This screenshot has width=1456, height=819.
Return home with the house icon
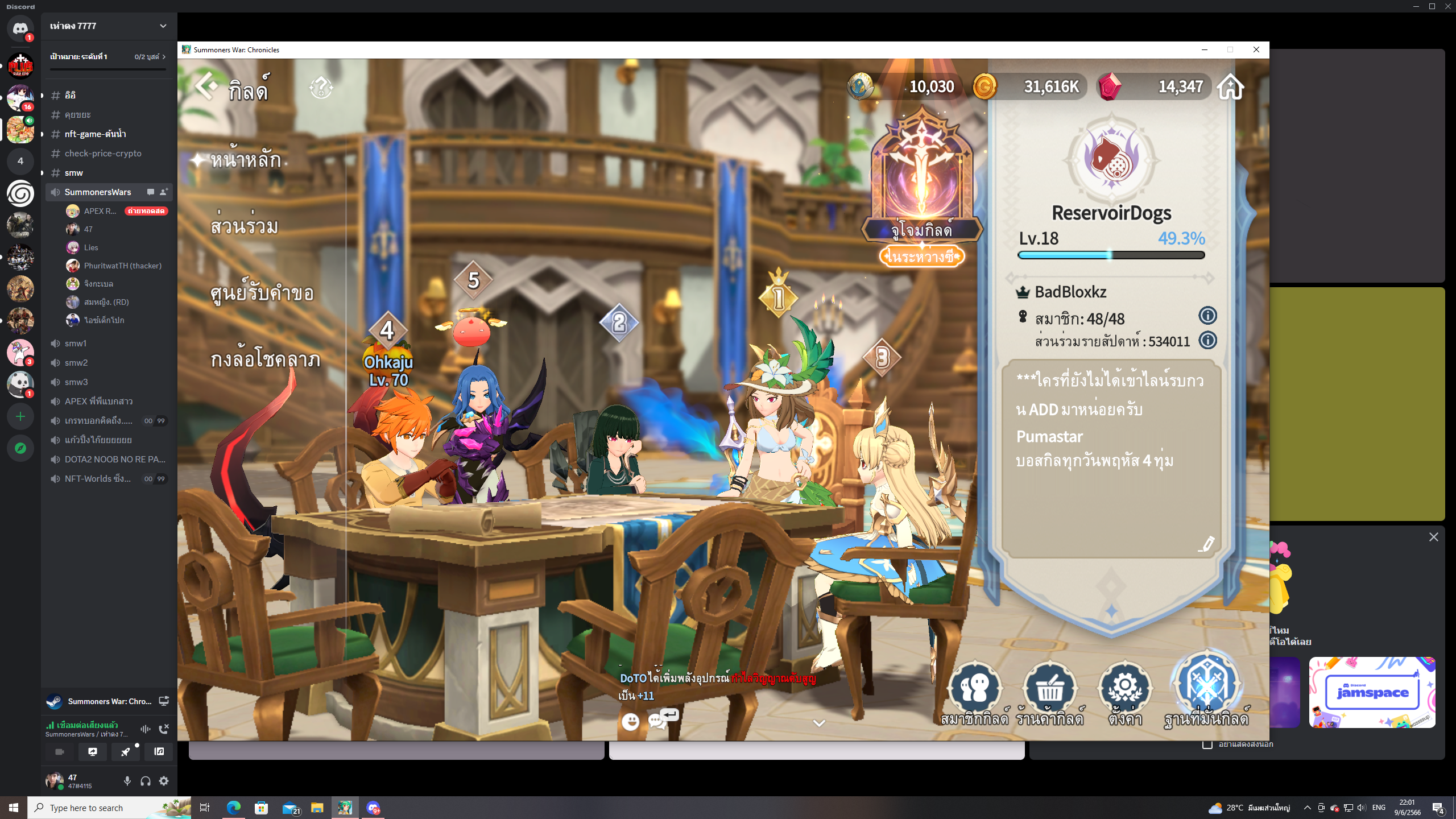(x=1230, y=87)
